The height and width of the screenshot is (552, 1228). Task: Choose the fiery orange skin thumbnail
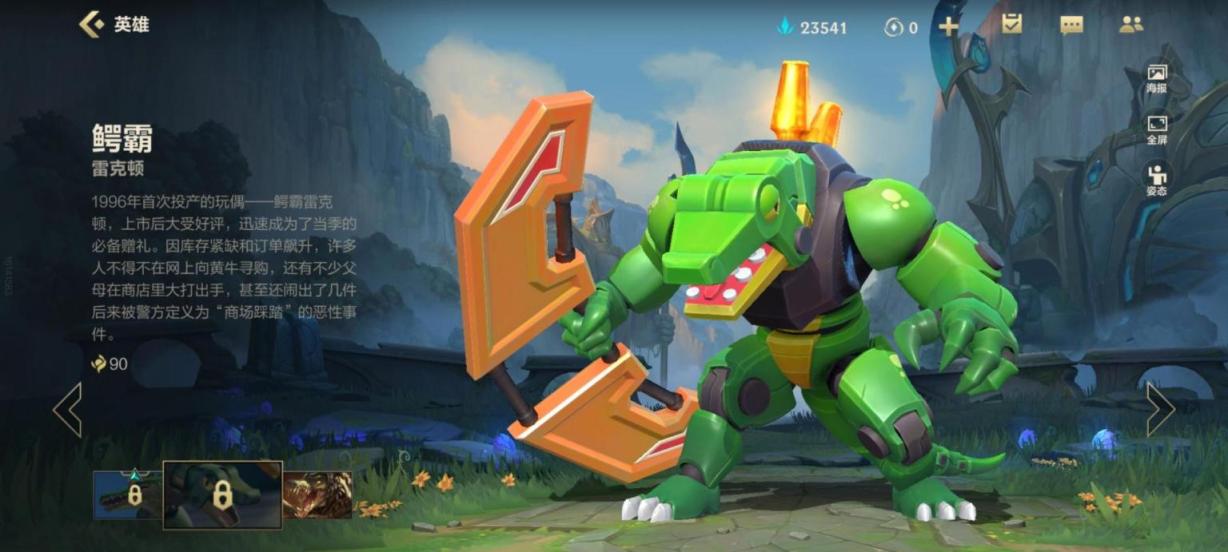(x=317, y=495)
